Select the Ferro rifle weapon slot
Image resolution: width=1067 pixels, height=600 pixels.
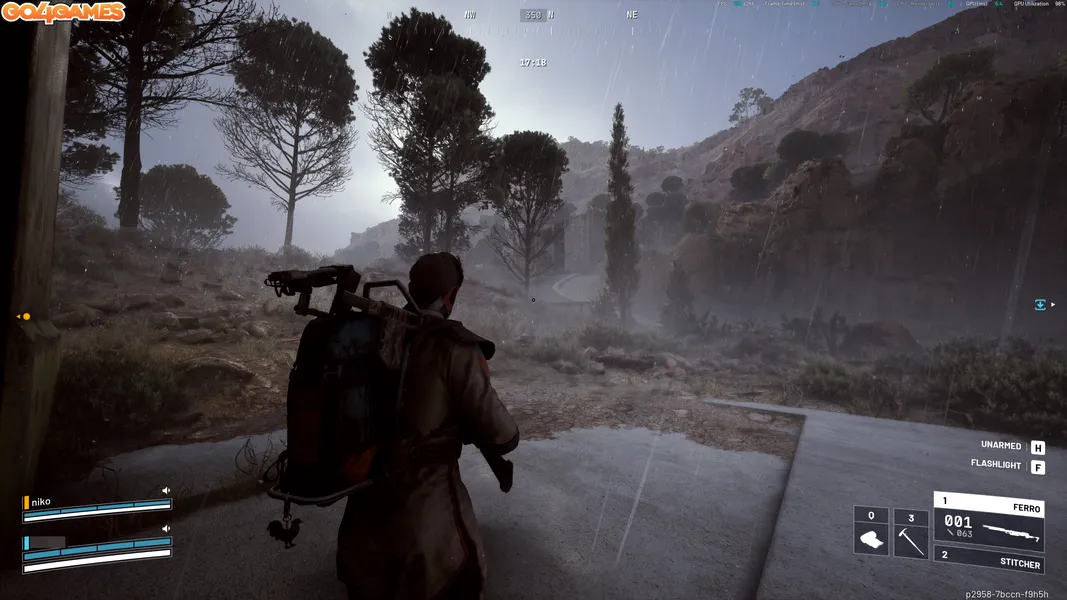click(x=988, y=521)
